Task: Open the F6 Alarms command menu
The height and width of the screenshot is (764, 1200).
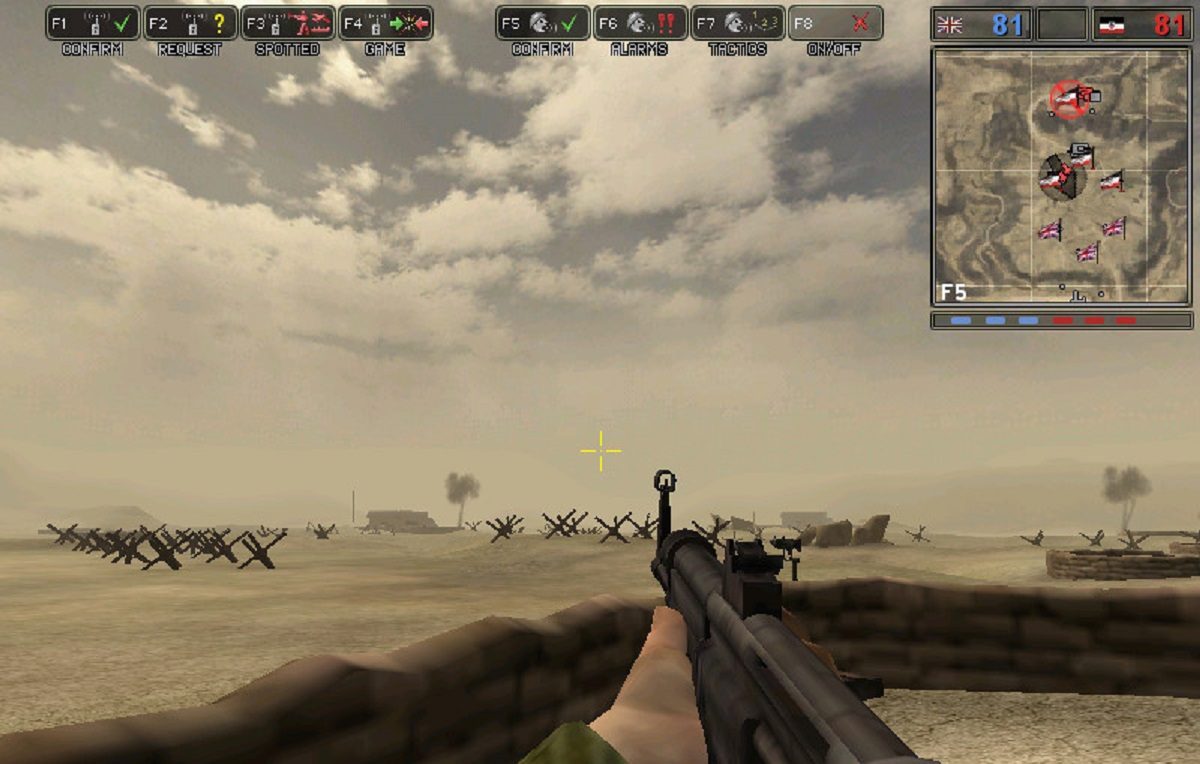Action: (x=640, y=23)
